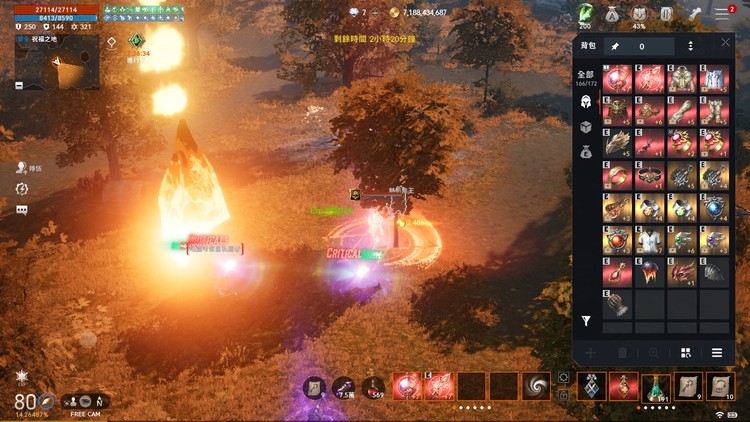Open the inventory filter funnel
This screenshot has height=422, width=750.
pyautogui.click(x=587, y=321)
